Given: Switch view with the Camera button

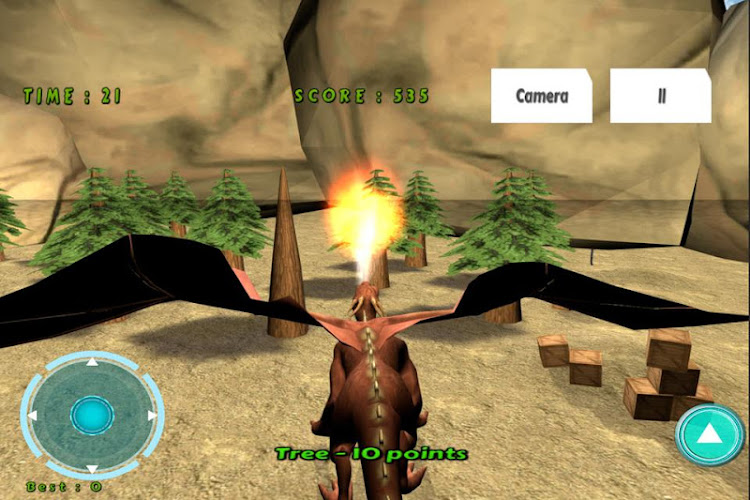Looking at the screenshot, I should (x=541, y=96).
